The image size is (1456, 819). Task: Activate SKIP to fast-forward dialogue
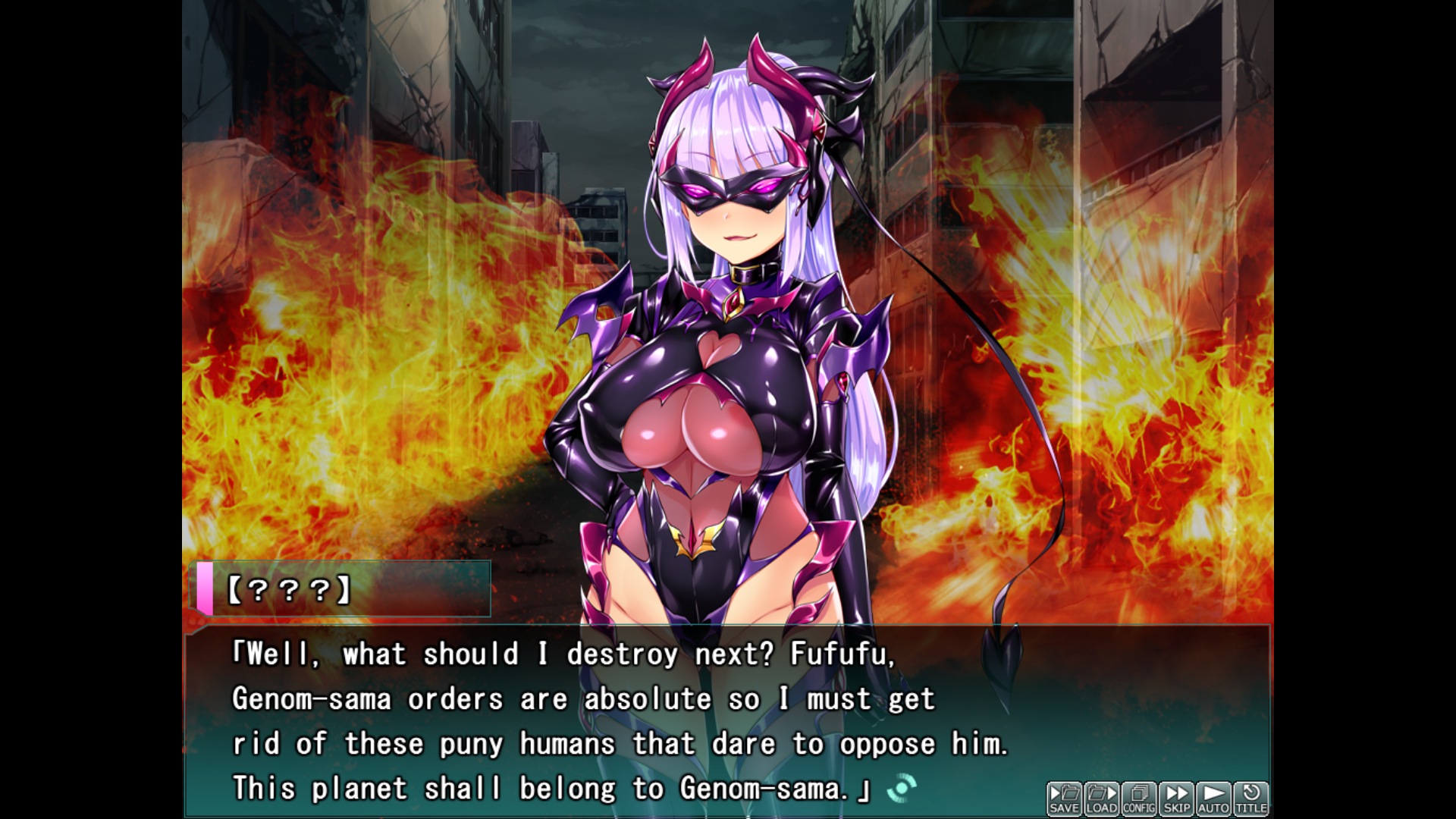tap(1176, 799)
